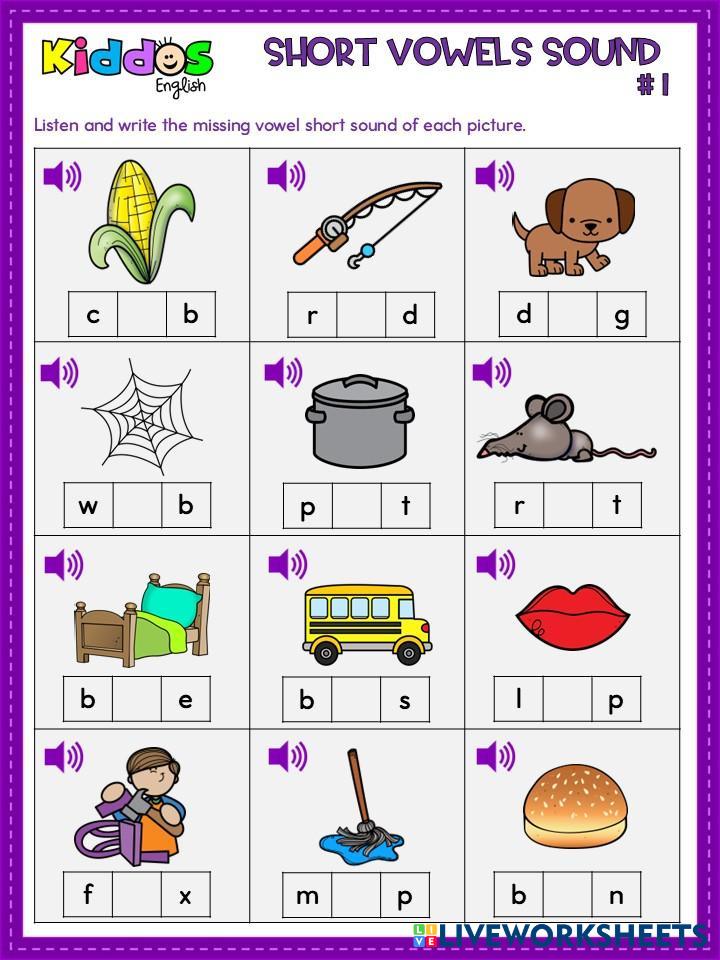
Task: Play the sound for the corn picture
Action: (62, 177)
